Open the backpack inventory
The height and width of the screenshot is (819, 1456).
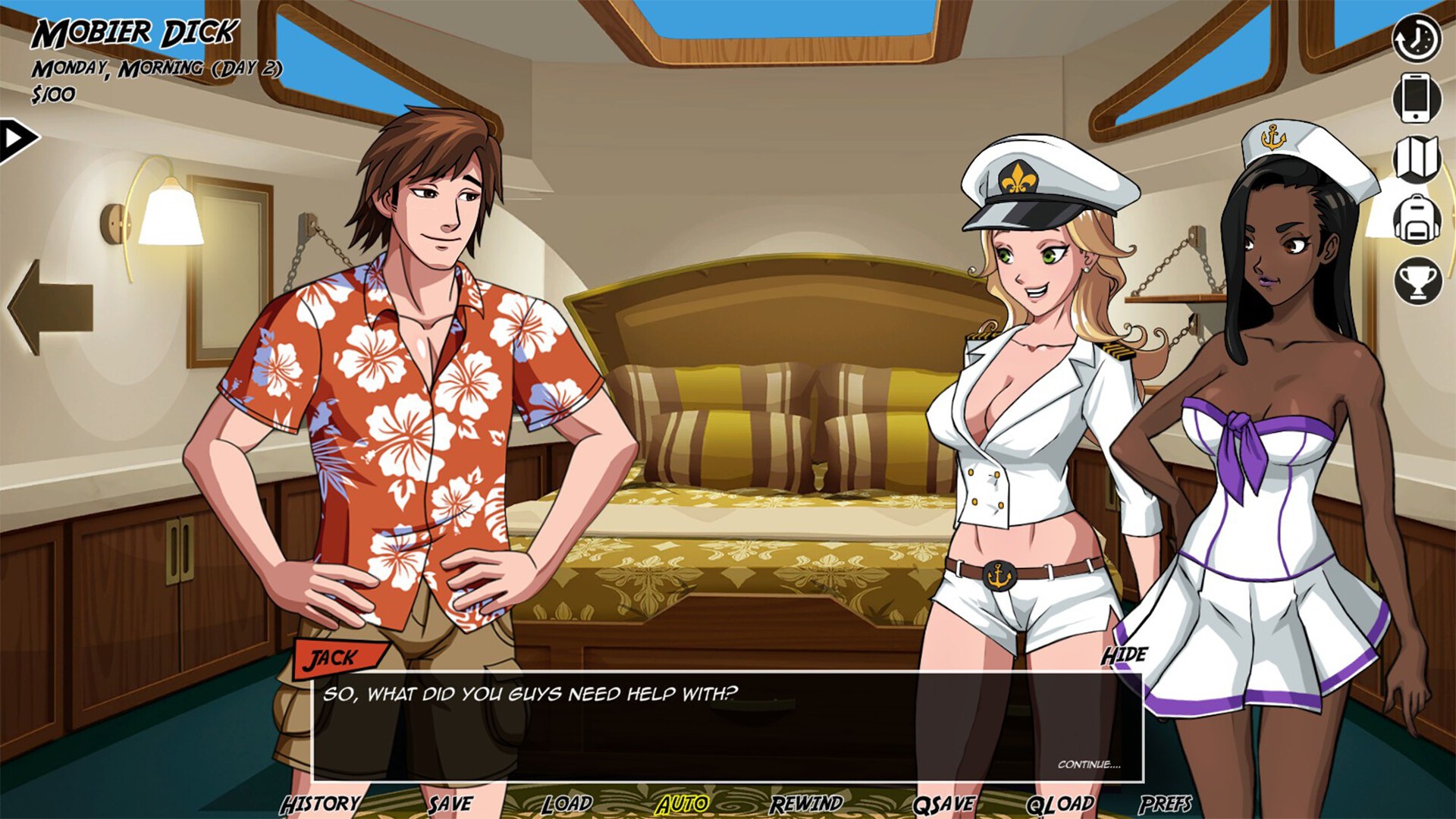(1416, 220)
